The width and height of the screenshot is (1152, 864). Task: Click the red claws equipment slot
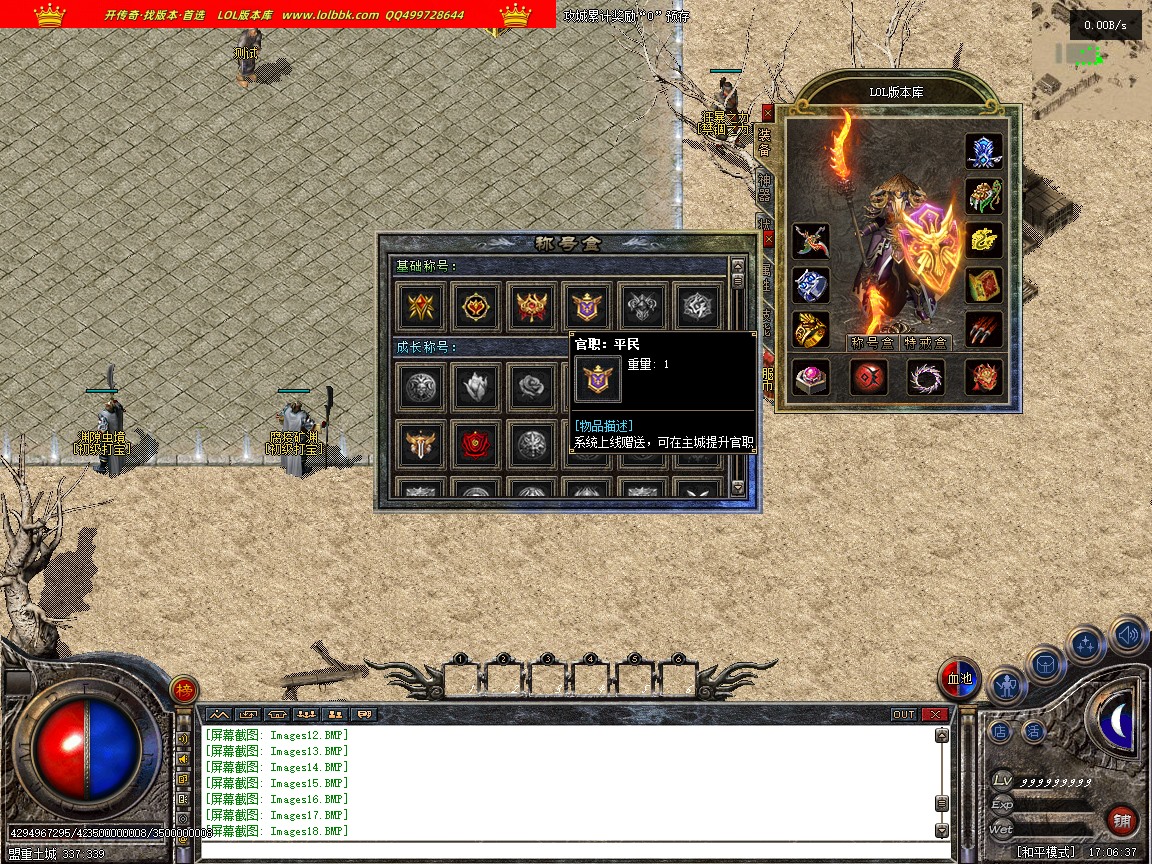984,329
